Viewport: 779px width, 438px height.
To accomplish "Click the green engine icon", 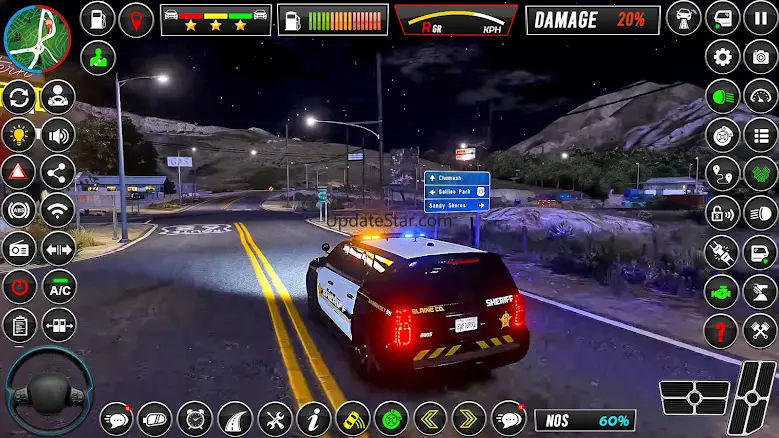I will coord(722,289).
